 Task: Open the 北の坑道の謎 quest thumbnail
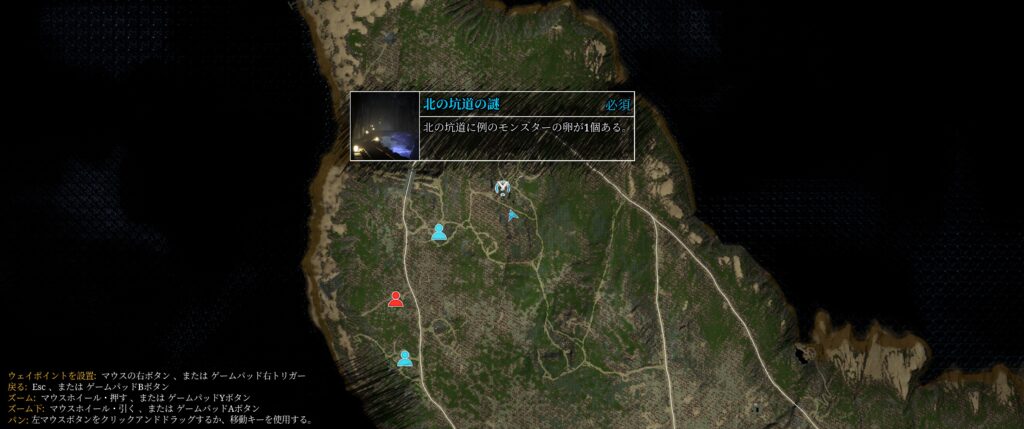click(x=384, y=127)
